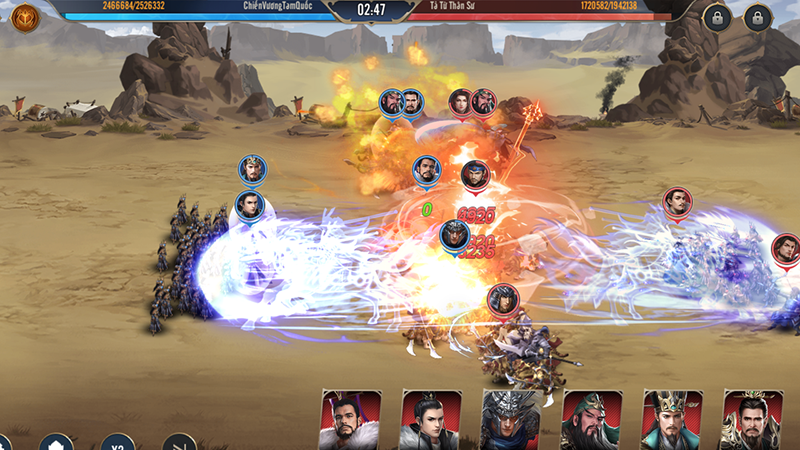Click the pentagon-shaped button beside X2

[x=56, y=443]
